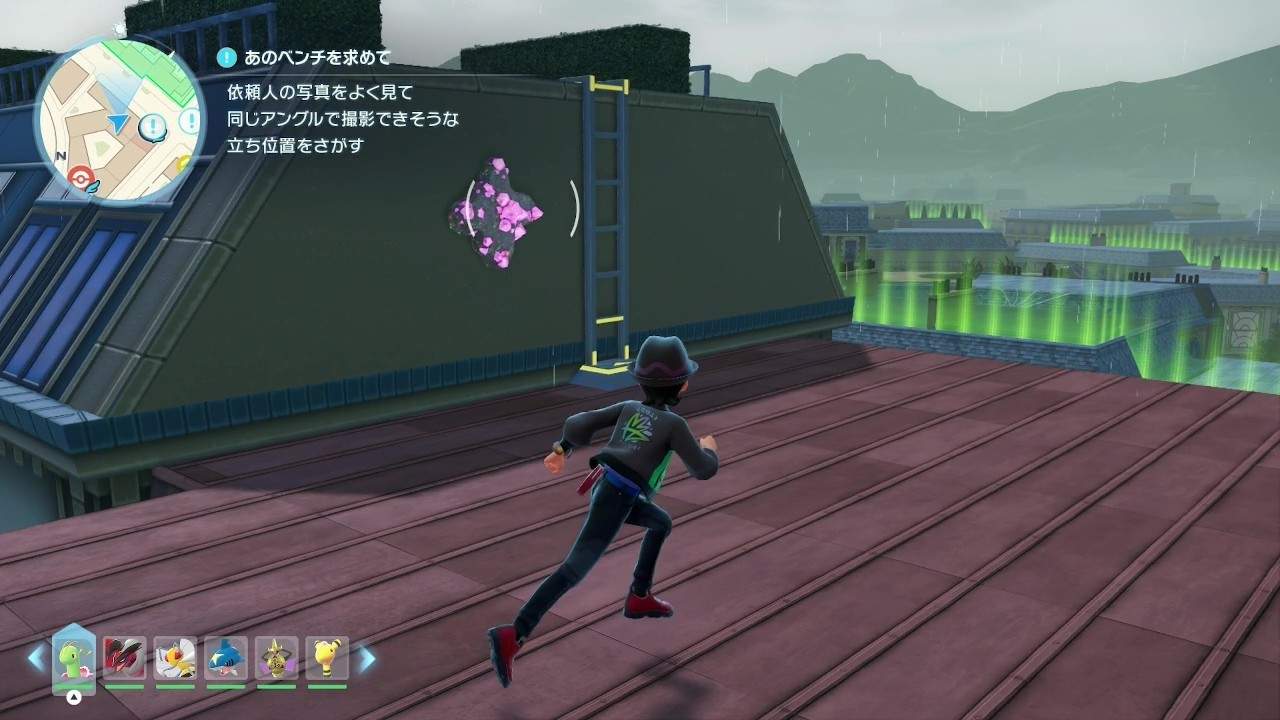1280x720 pixels.
Task: Select Meganium in the party bar
Action: pyautogui.click(x=74, y=657)
